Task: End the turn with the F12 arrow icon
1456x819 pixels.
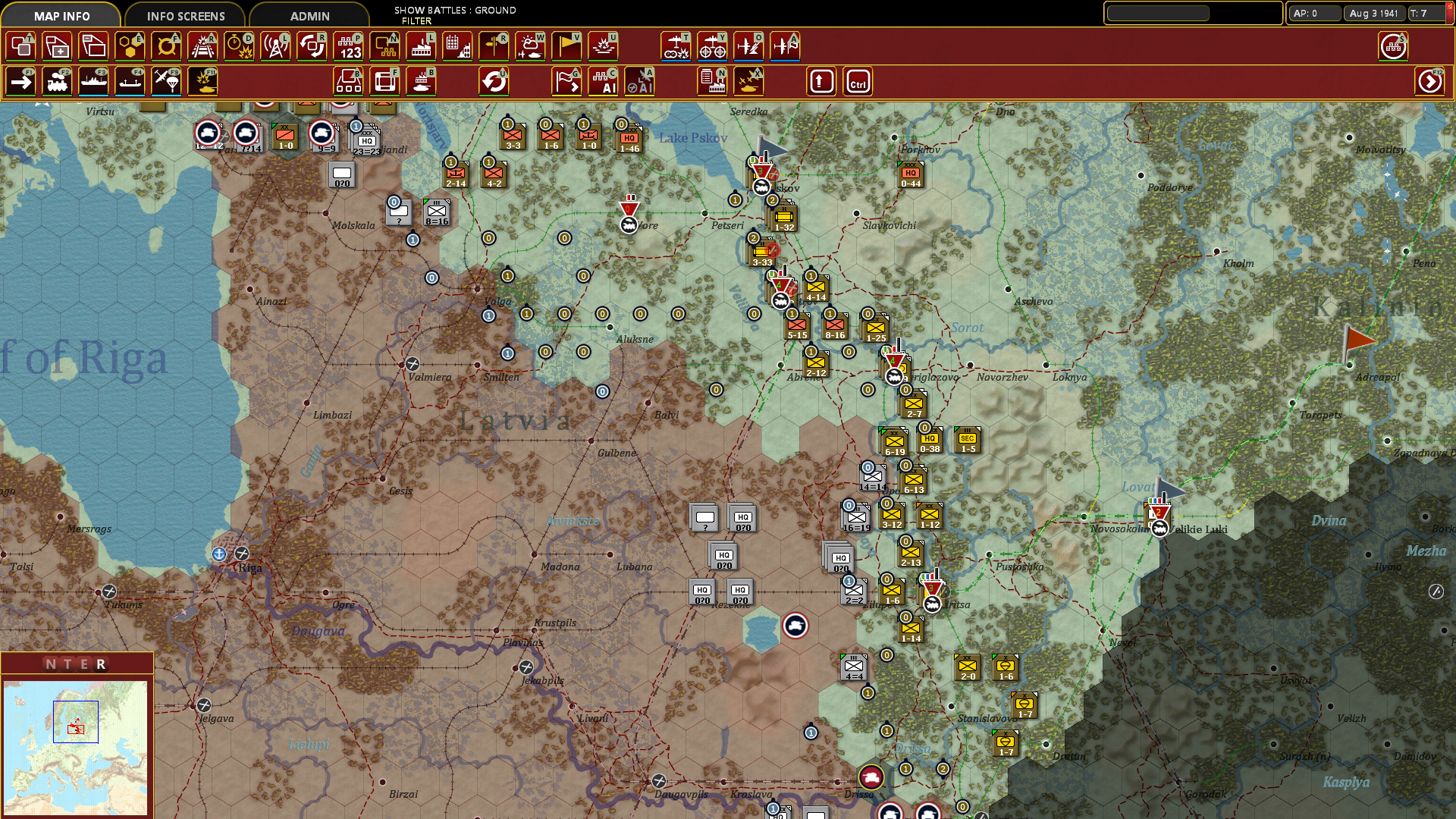Action: pyautogui.click(x=1430, y=81)
